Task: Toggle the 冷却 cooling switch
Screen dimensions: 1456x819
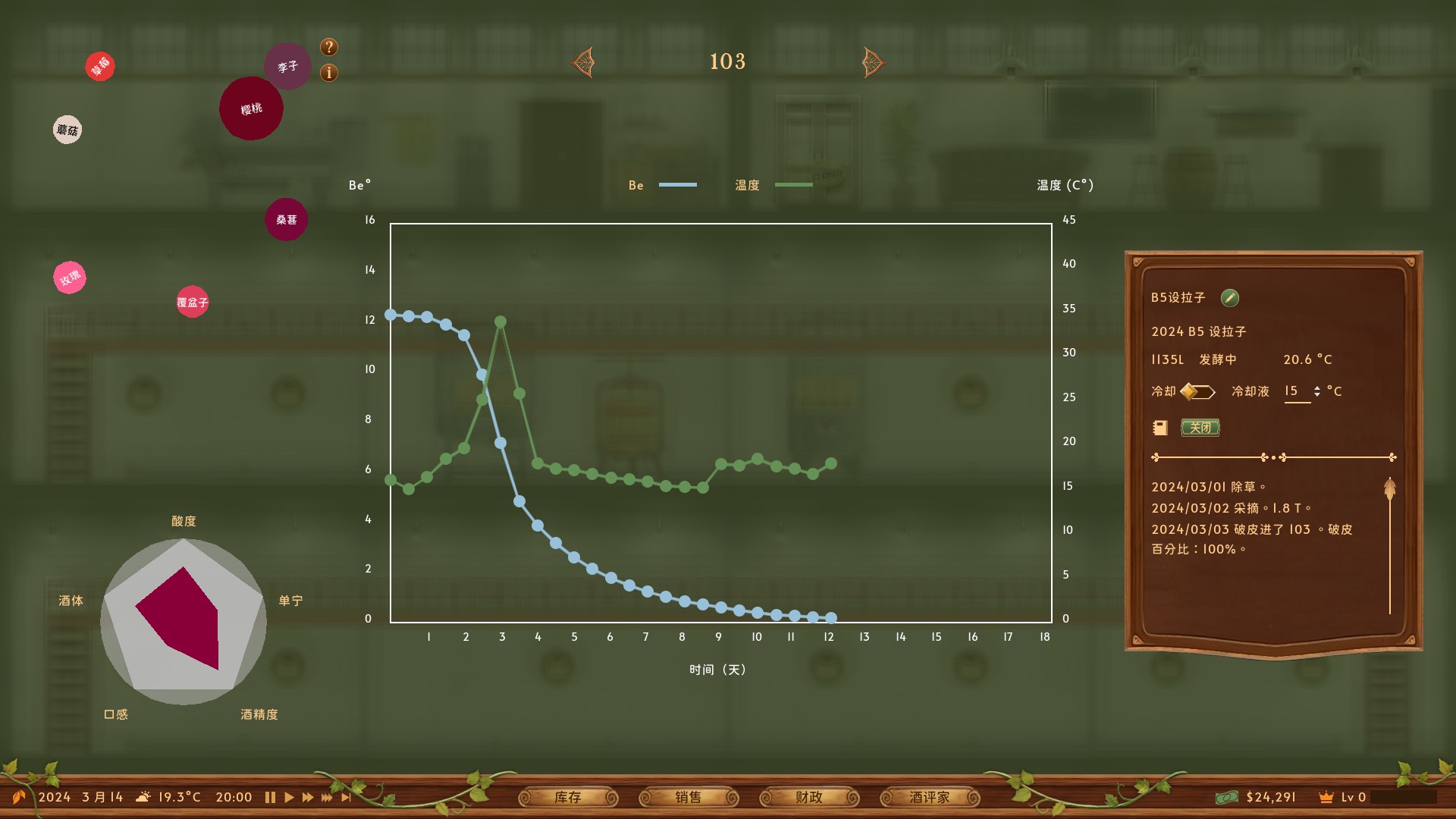Action: pos(1198,391)
